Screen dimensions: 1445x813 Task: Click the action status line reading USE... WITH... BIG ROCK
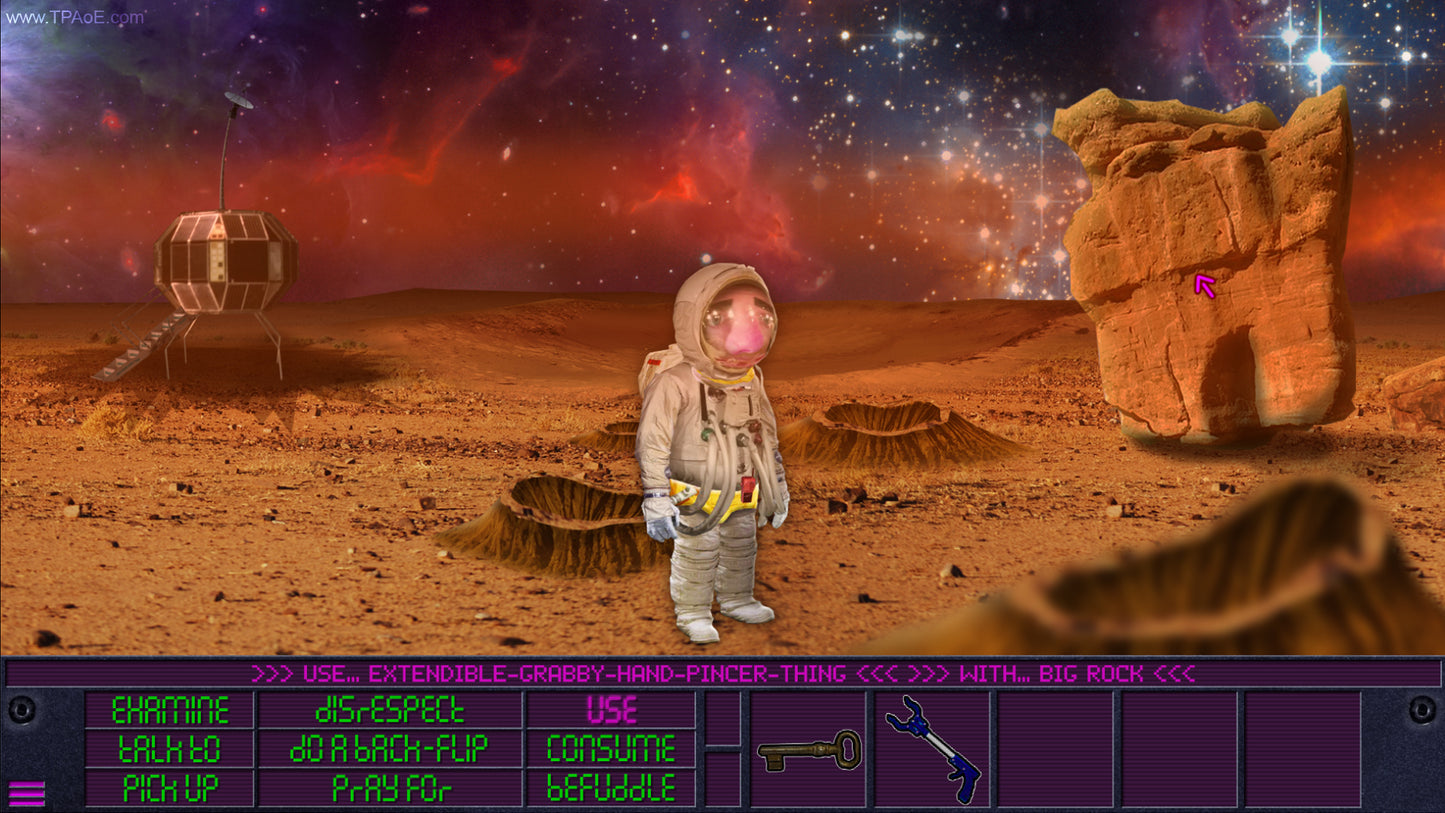tap(720, 674)
